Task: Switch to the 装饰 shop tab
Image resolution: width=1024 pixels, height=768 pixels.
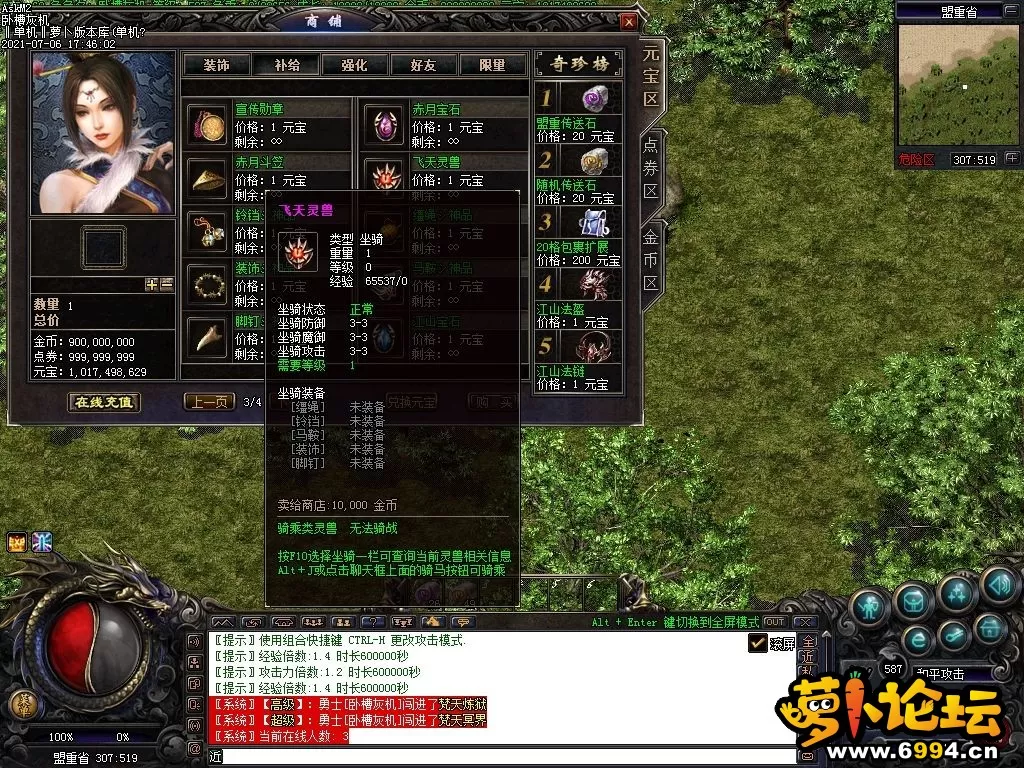Action: (x=216, y=65)
